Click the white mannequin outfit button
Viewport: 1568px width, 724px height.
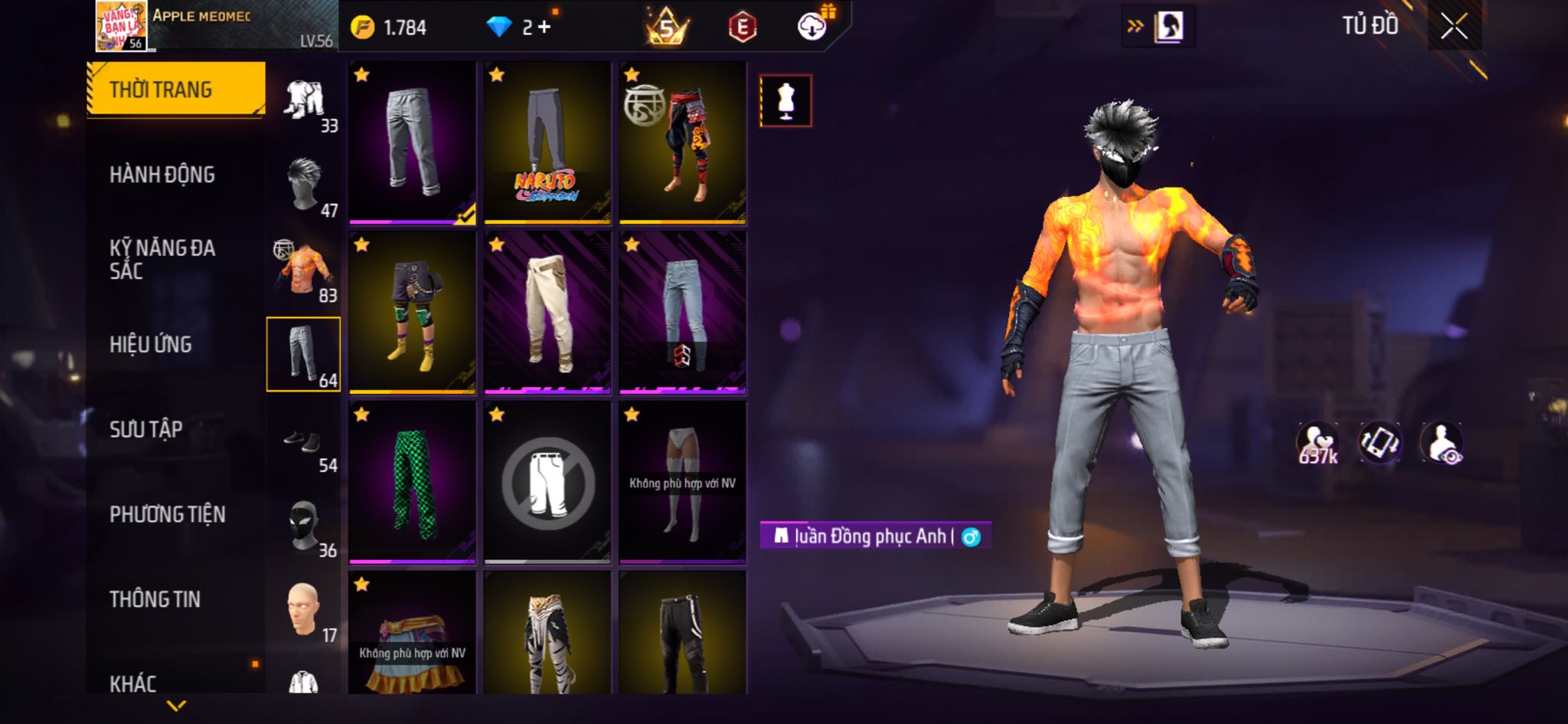coord(786,100)
